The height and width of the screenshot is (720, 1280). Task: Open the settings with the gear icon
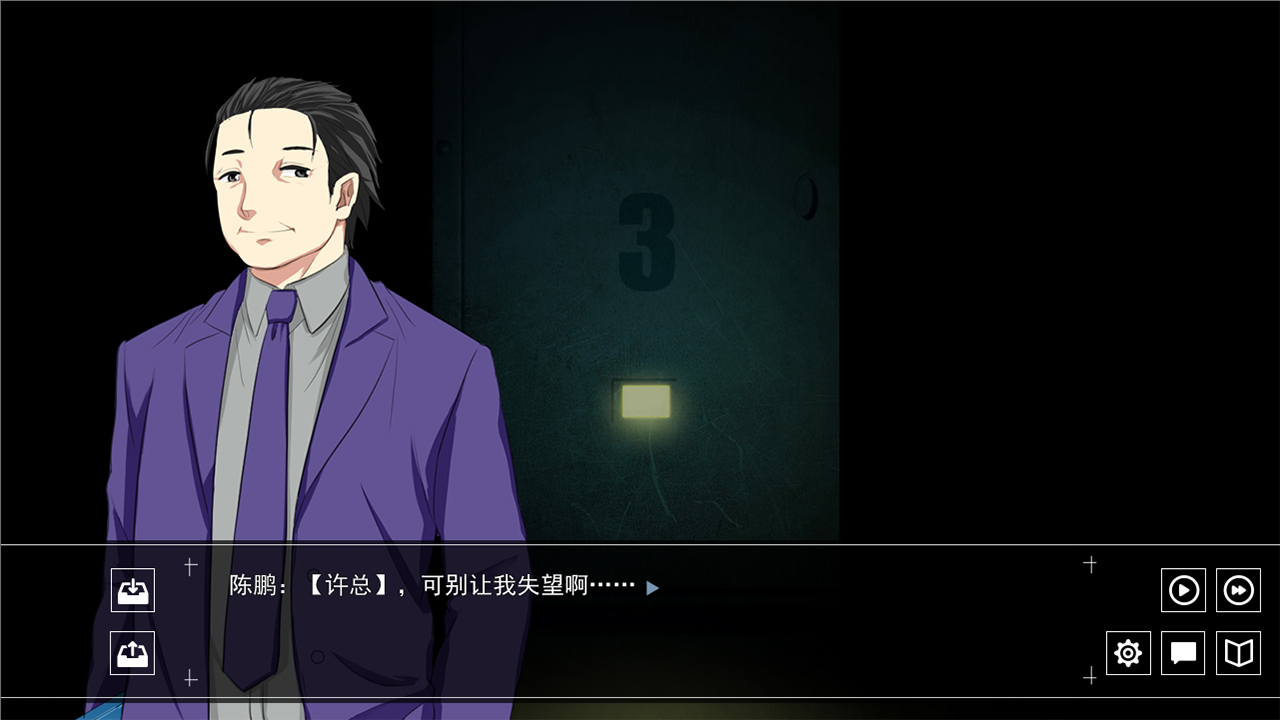(1128, 653)
